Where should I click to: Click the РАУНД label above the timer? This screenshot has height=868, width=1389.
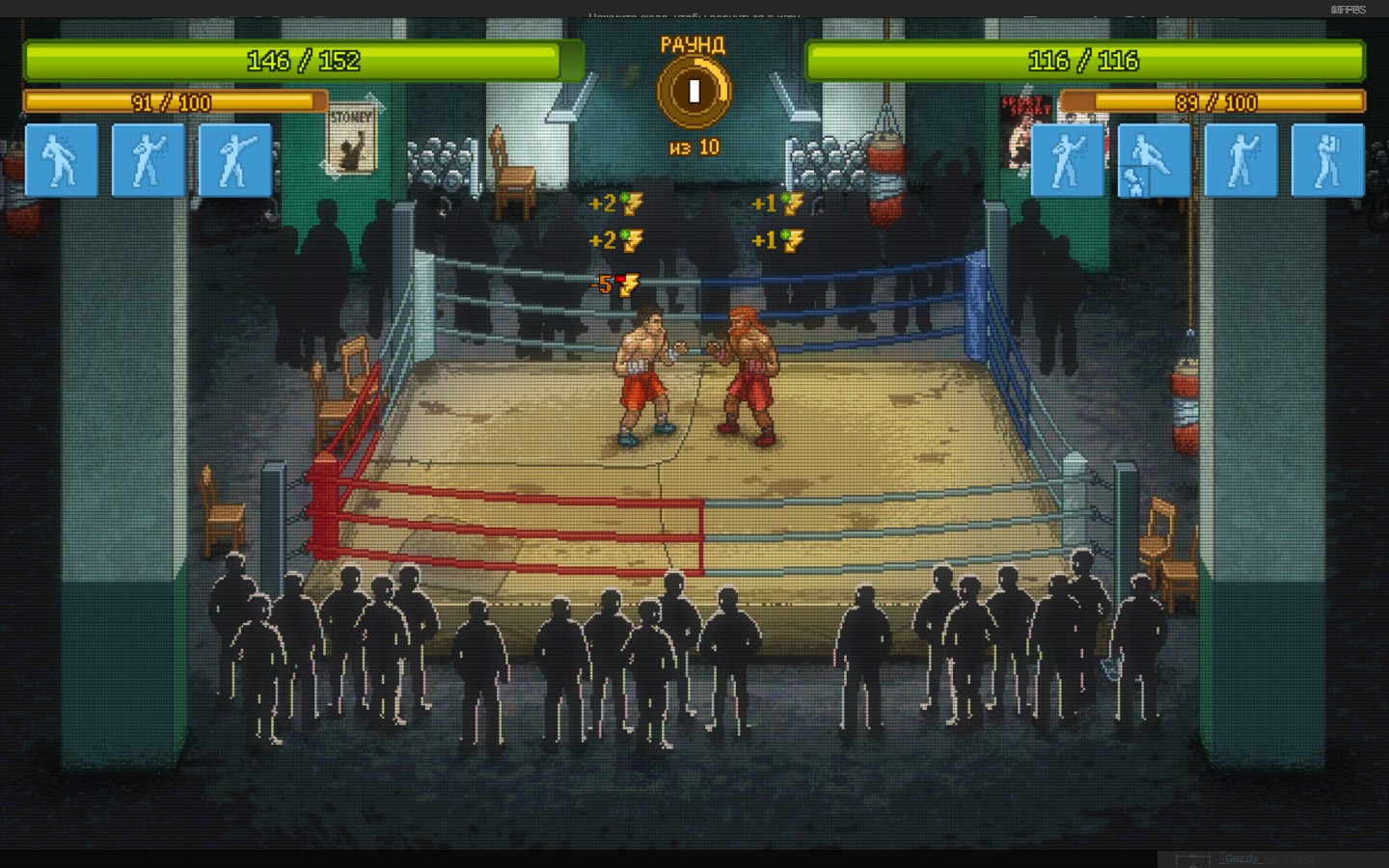pyautogui.click(x=694, y=43)
